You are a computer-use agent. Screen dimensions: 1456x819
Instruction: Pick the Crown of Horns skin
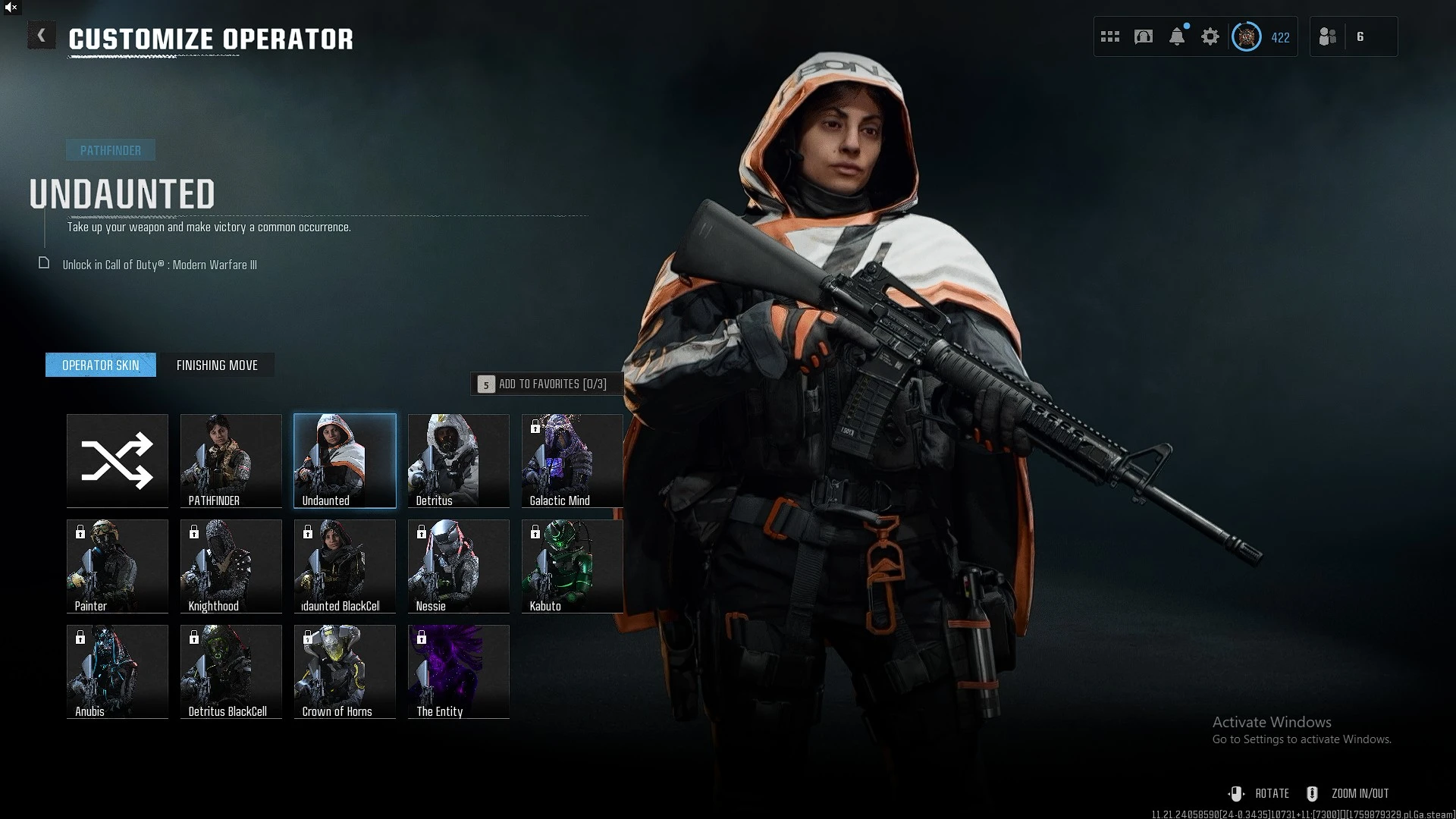(345, 671)
